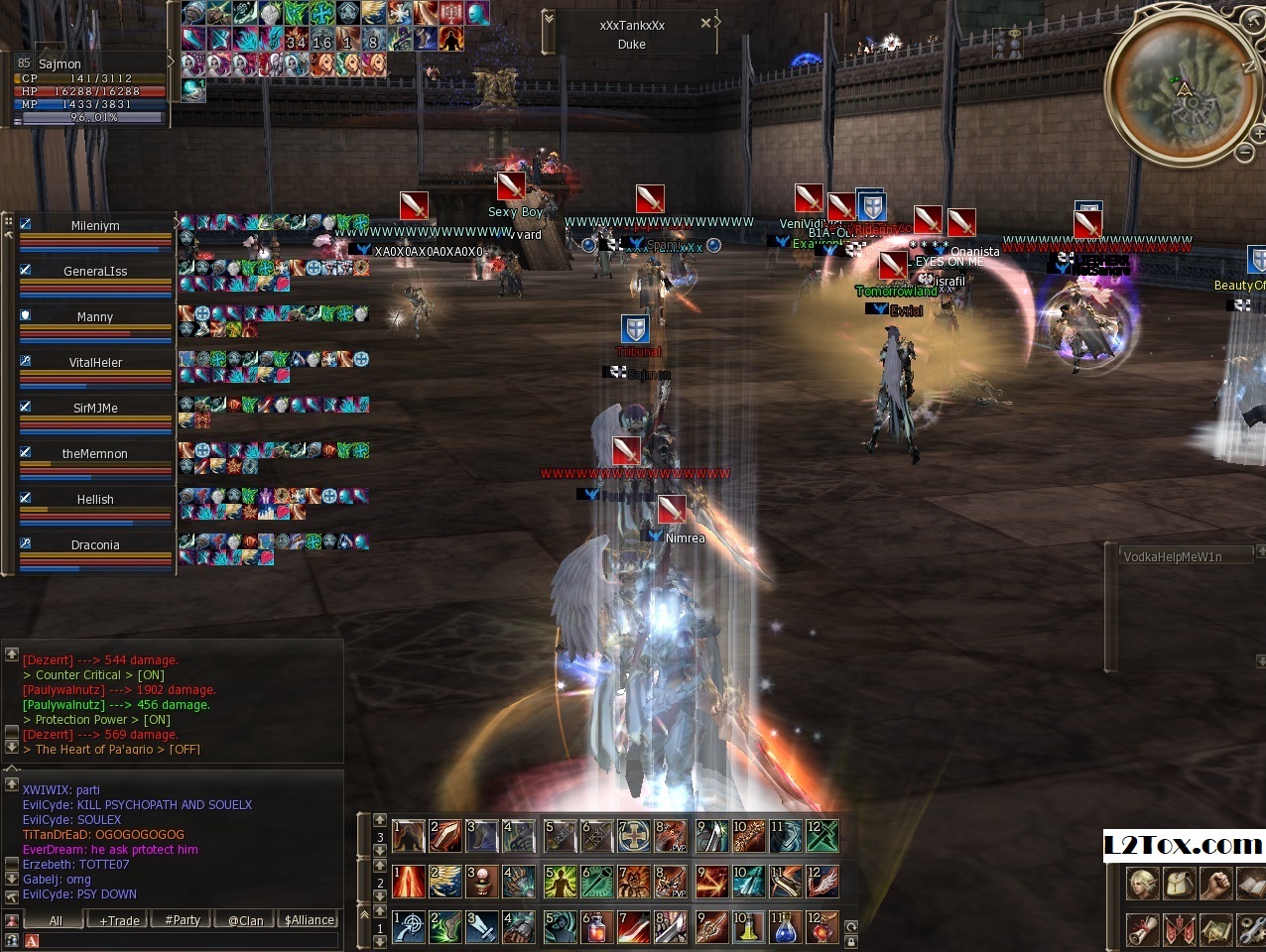
Task: Open the system settings wrench icon
Action: click(x=1252, y=929)
